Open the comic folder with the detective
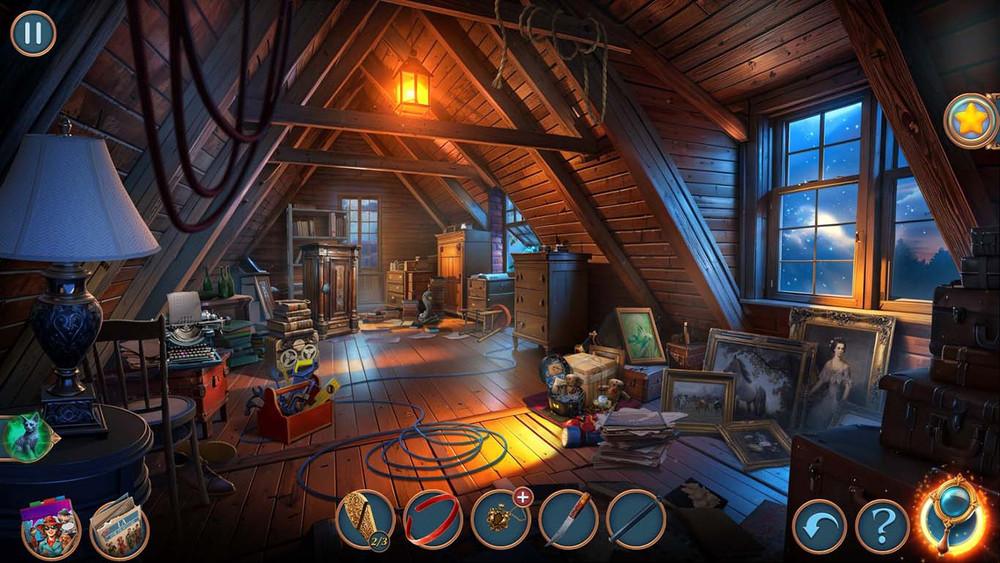This screenshot has height=563, width=1000. pyautogui.click(x=50, y=527)
